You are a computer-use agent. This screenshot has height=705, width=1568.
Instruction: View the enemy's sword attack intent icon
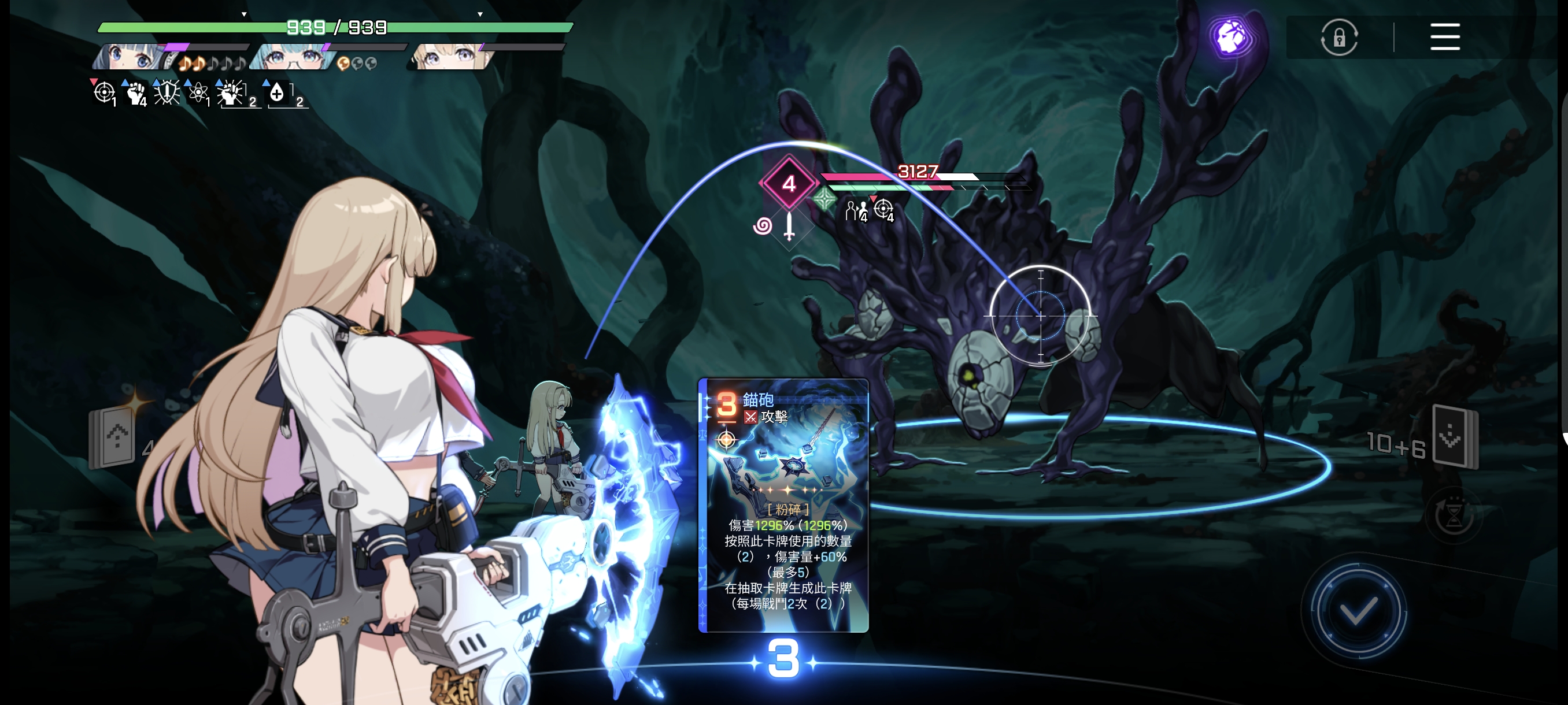pos(789,227)
